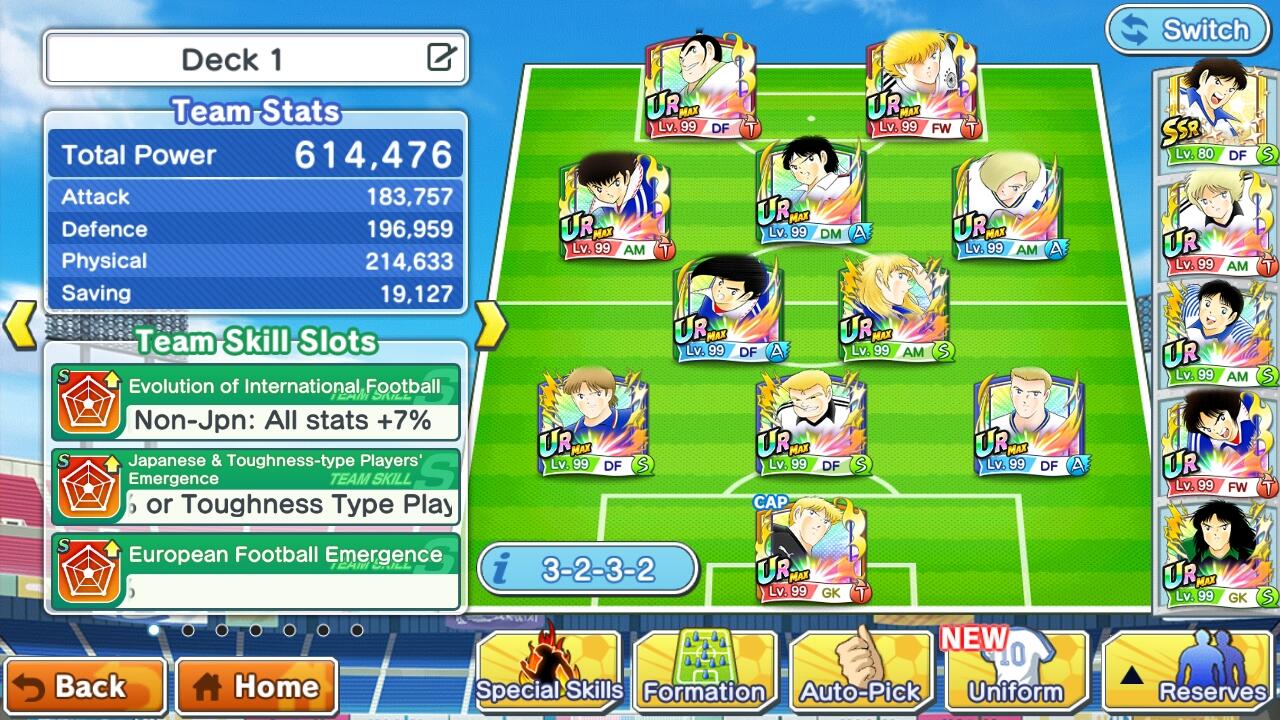1280x720 pixels.
Task: Click the Switch button
Action: [x=1186, y=30]
